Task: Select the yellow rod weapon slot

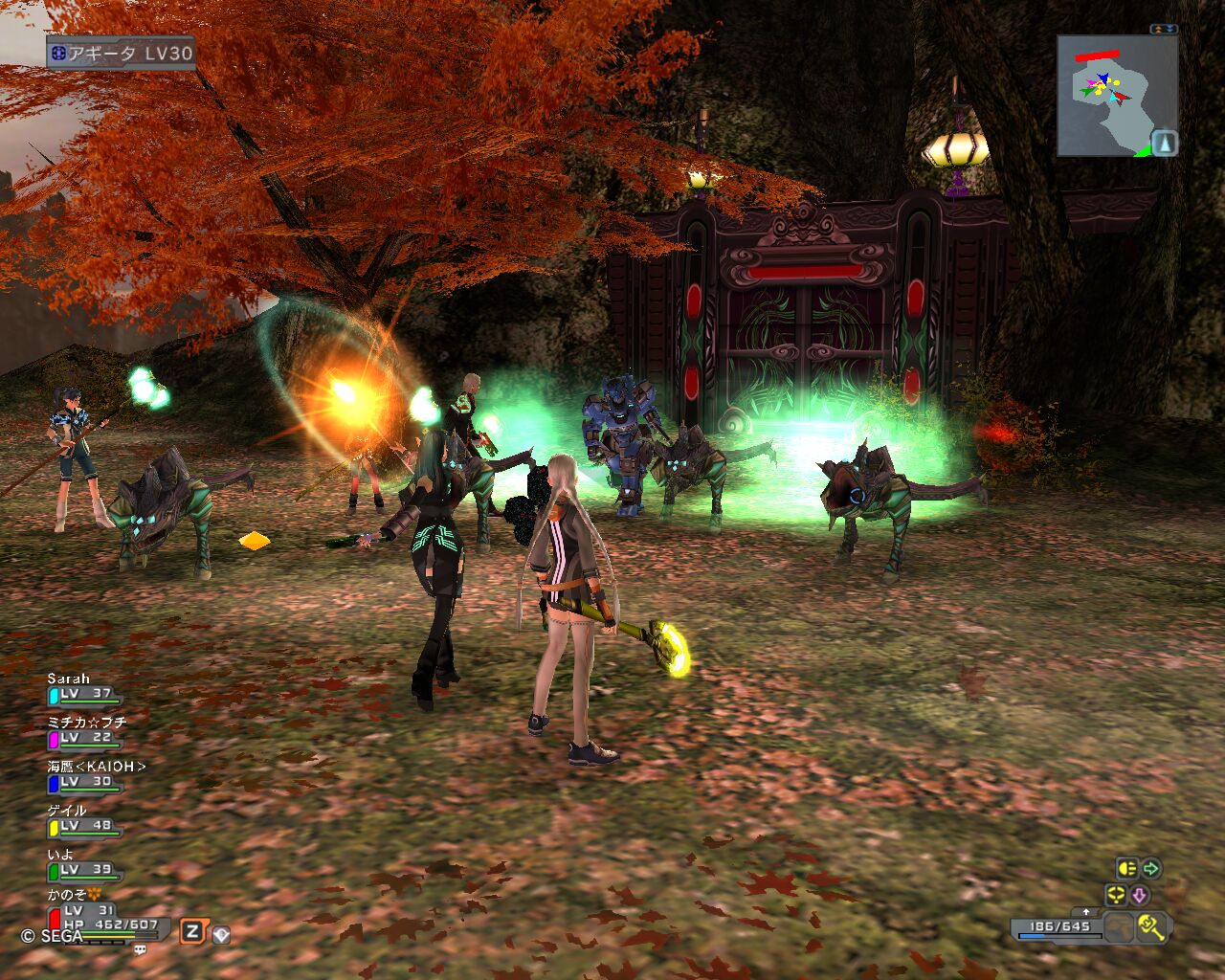Action: tap(1151, 926)
